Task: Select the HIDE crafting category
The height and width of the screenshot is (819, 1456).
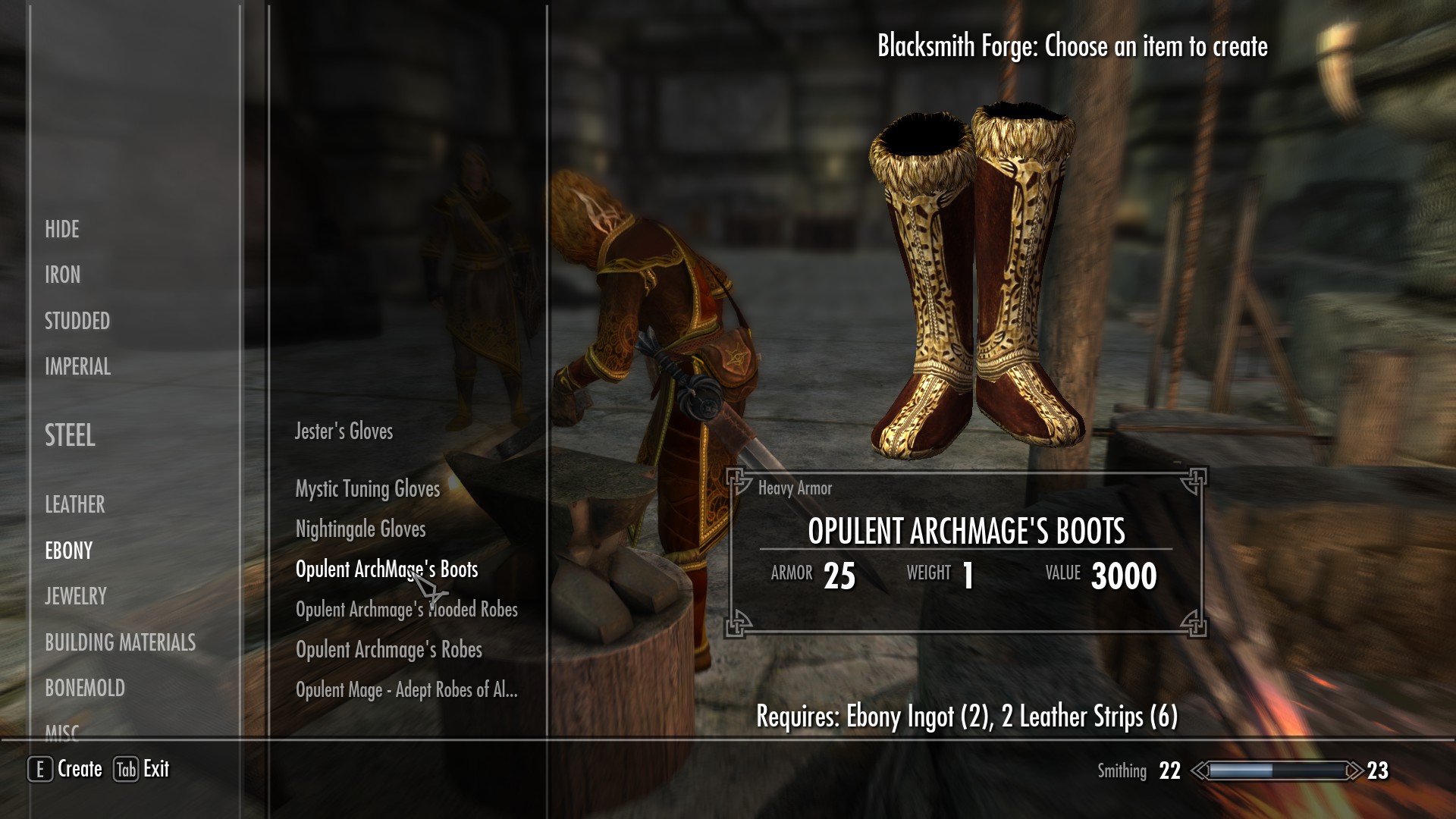Action: point(62,229)
